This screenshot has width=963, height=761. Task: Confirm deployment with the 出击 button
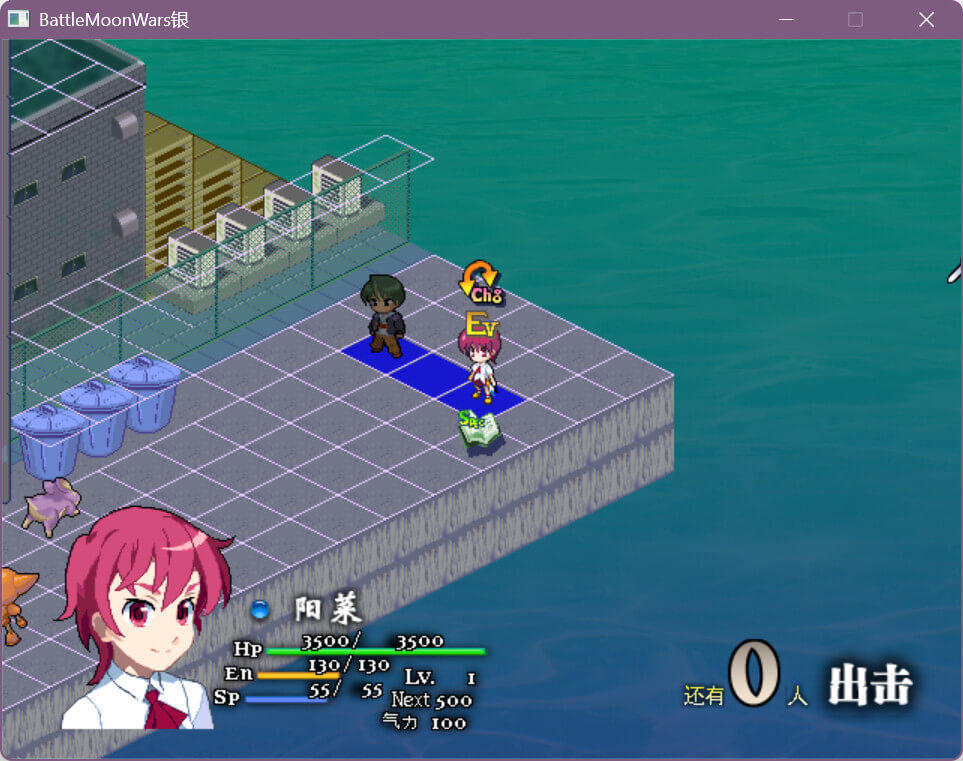pos(870,687)
